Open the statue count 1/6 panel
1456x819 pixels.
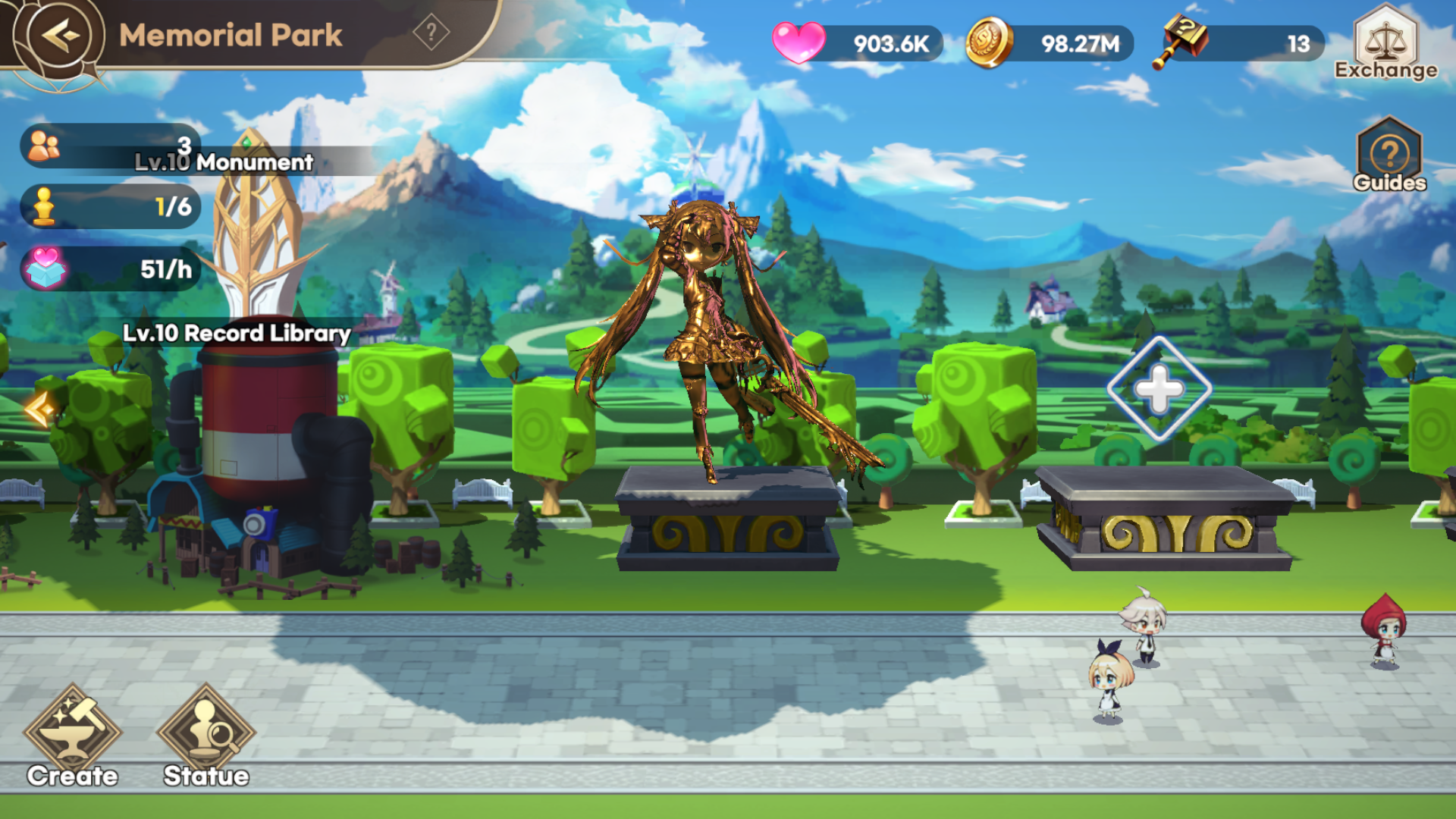(110, 206)
